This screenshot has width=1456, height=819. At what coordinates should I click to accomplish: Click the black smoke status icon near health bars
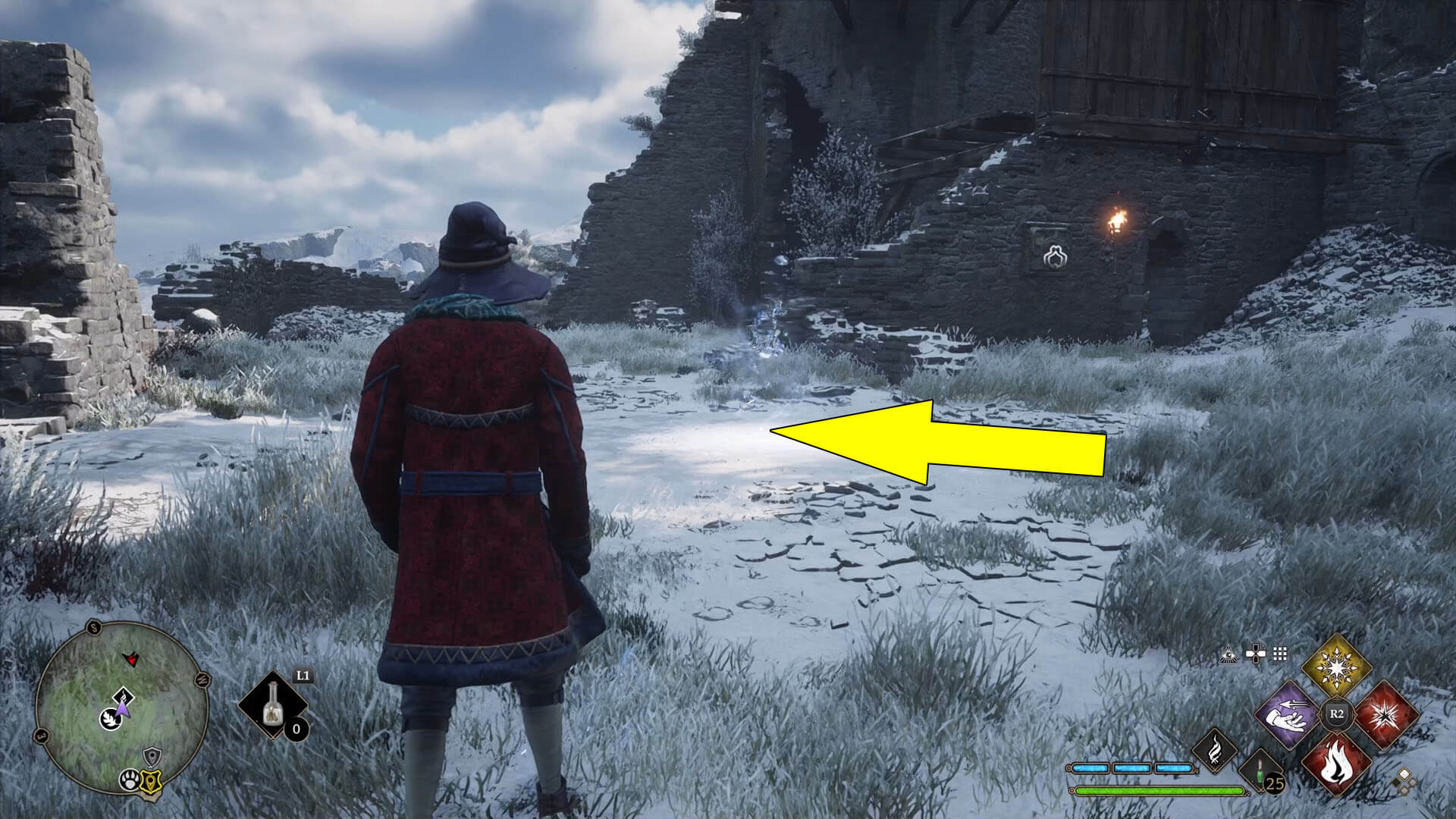coord(1215,749)
